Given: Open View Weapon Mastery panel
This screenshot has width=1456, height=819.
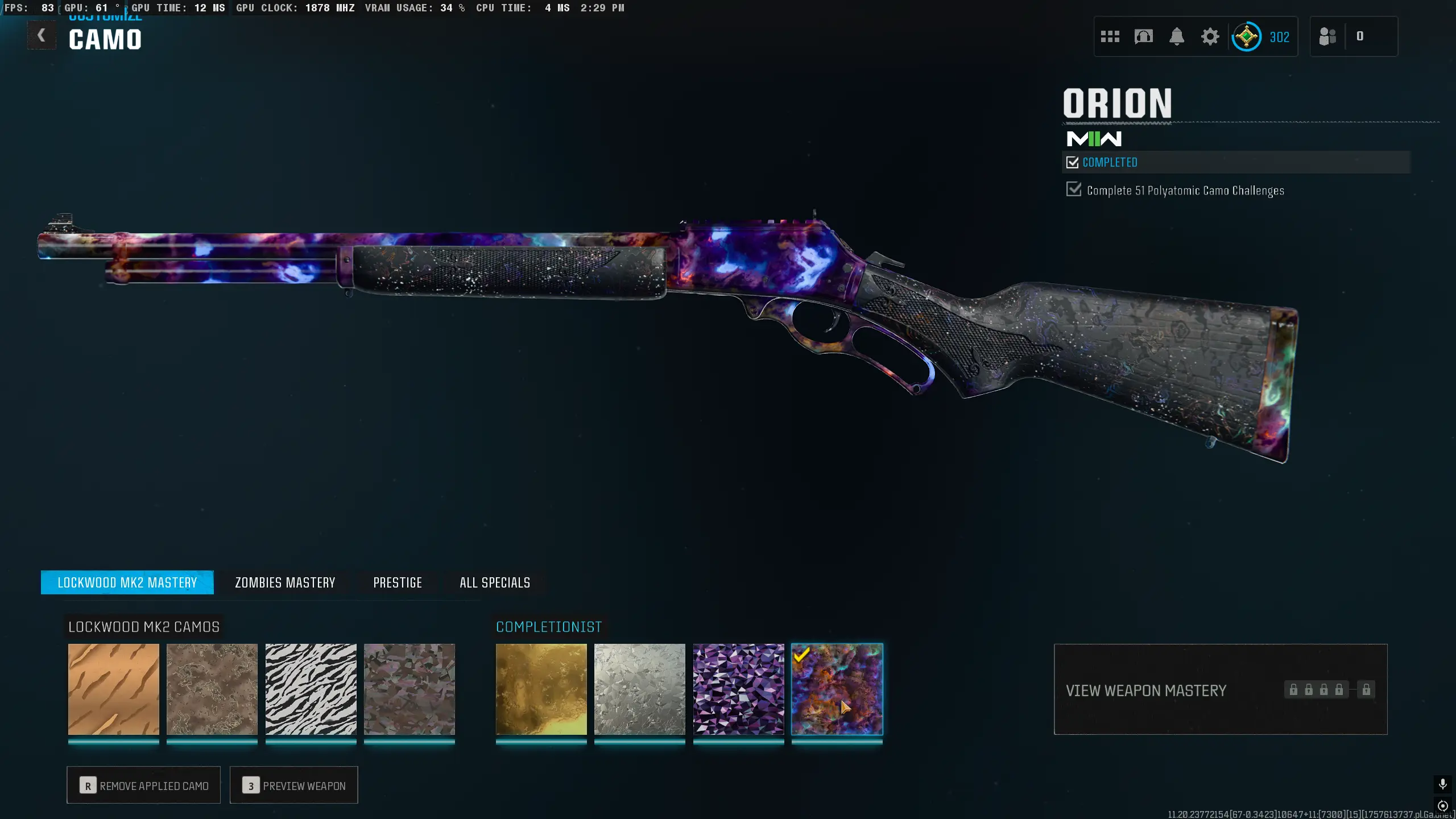Looking at the screenshot, I should click(x=1221, y=690).
